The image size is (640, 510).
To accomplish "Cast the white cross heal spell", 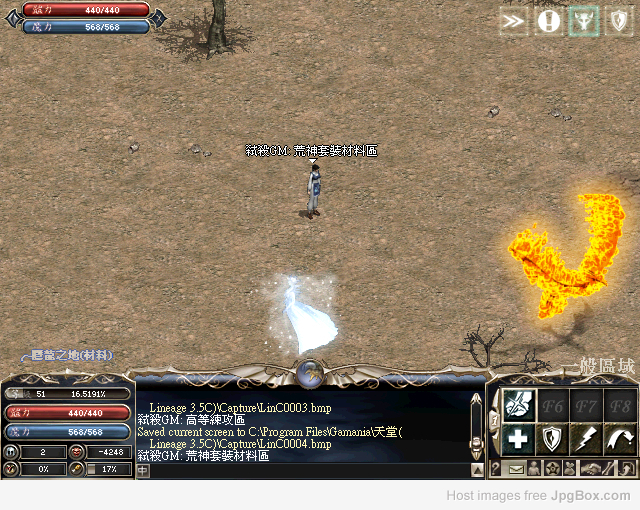I will (x=516, y=438).
